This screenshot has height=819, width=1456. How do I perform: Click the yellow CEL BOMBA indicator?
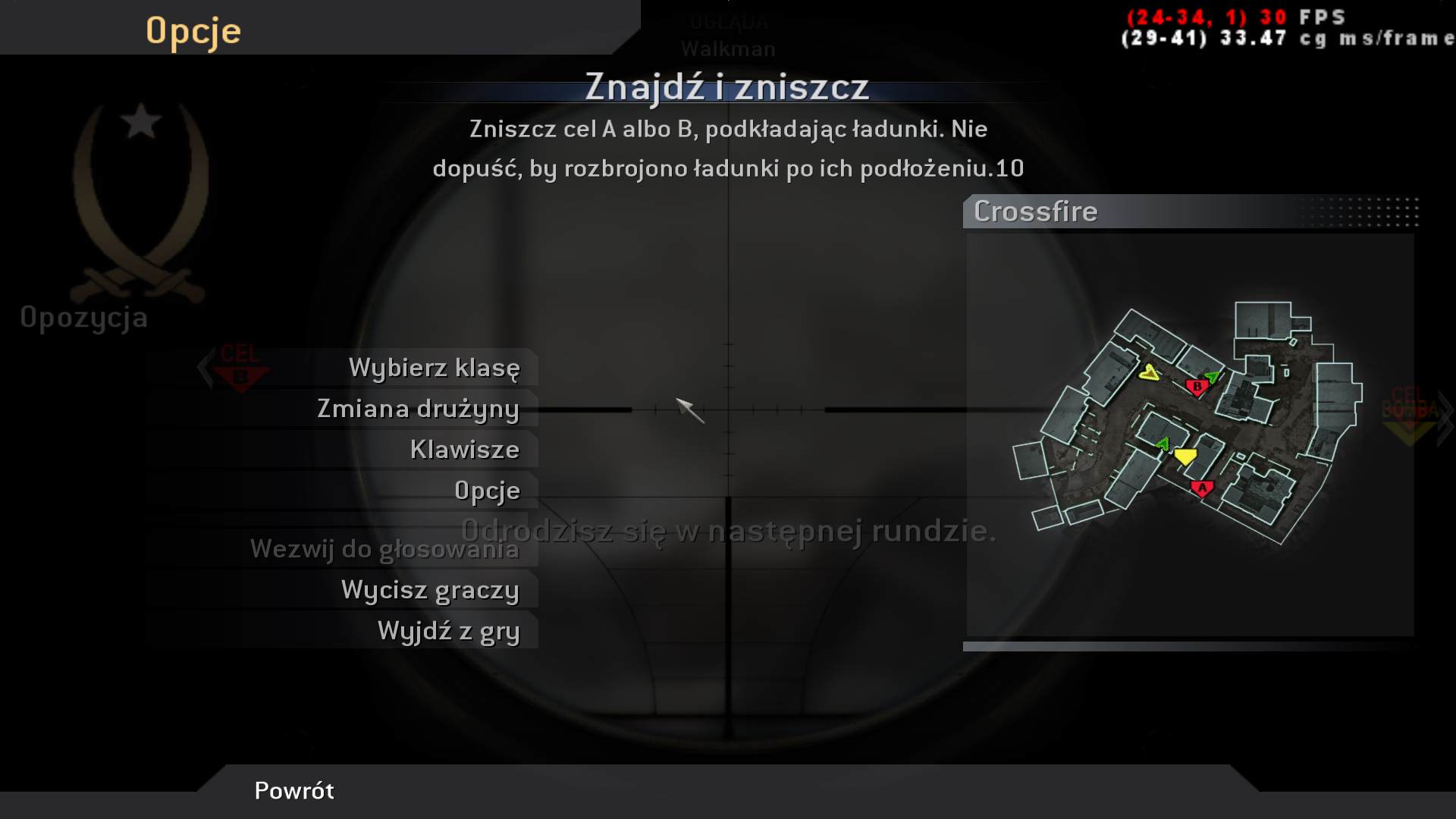(x=1408, y=425)
